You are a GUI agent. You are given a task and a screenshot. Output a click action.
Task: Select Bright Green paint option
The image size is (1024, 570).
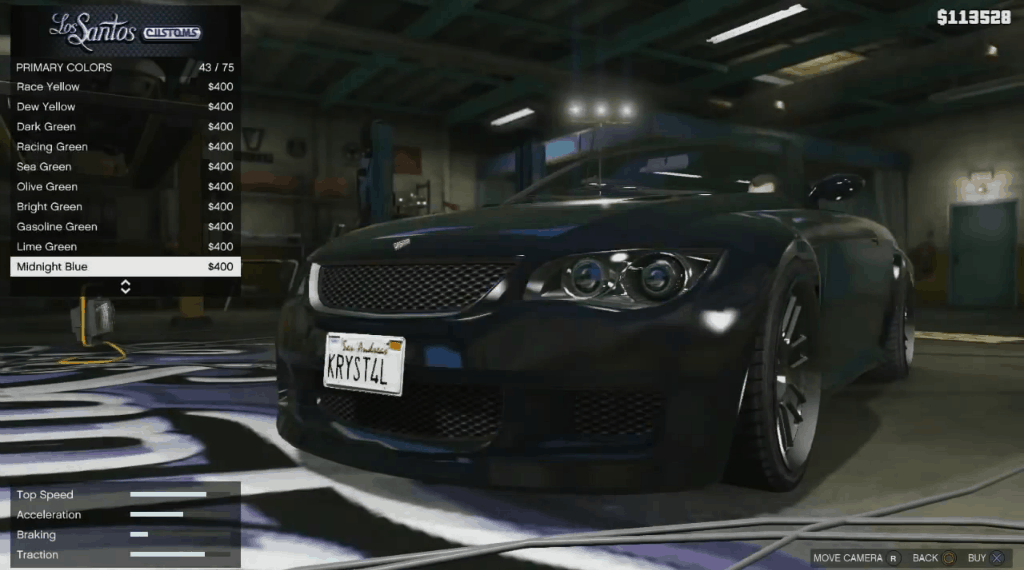click(124, 207)
